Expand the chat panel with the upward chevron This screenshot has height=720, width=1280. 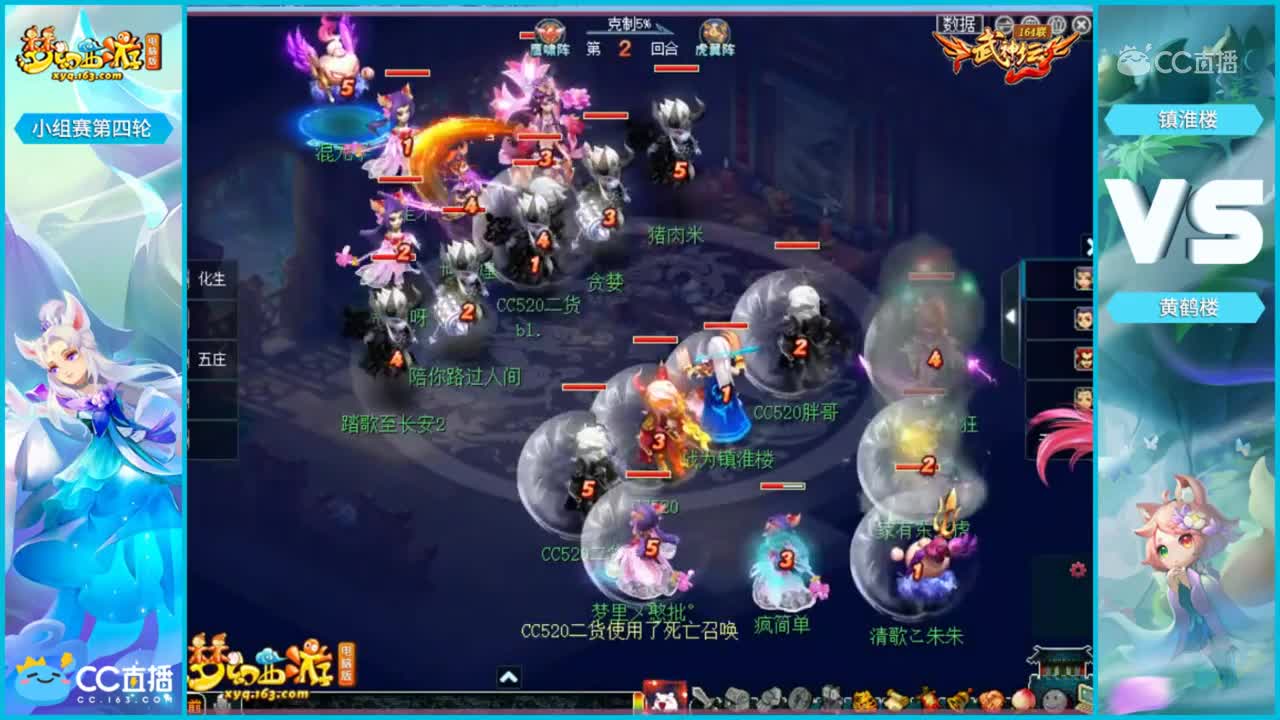508,675
